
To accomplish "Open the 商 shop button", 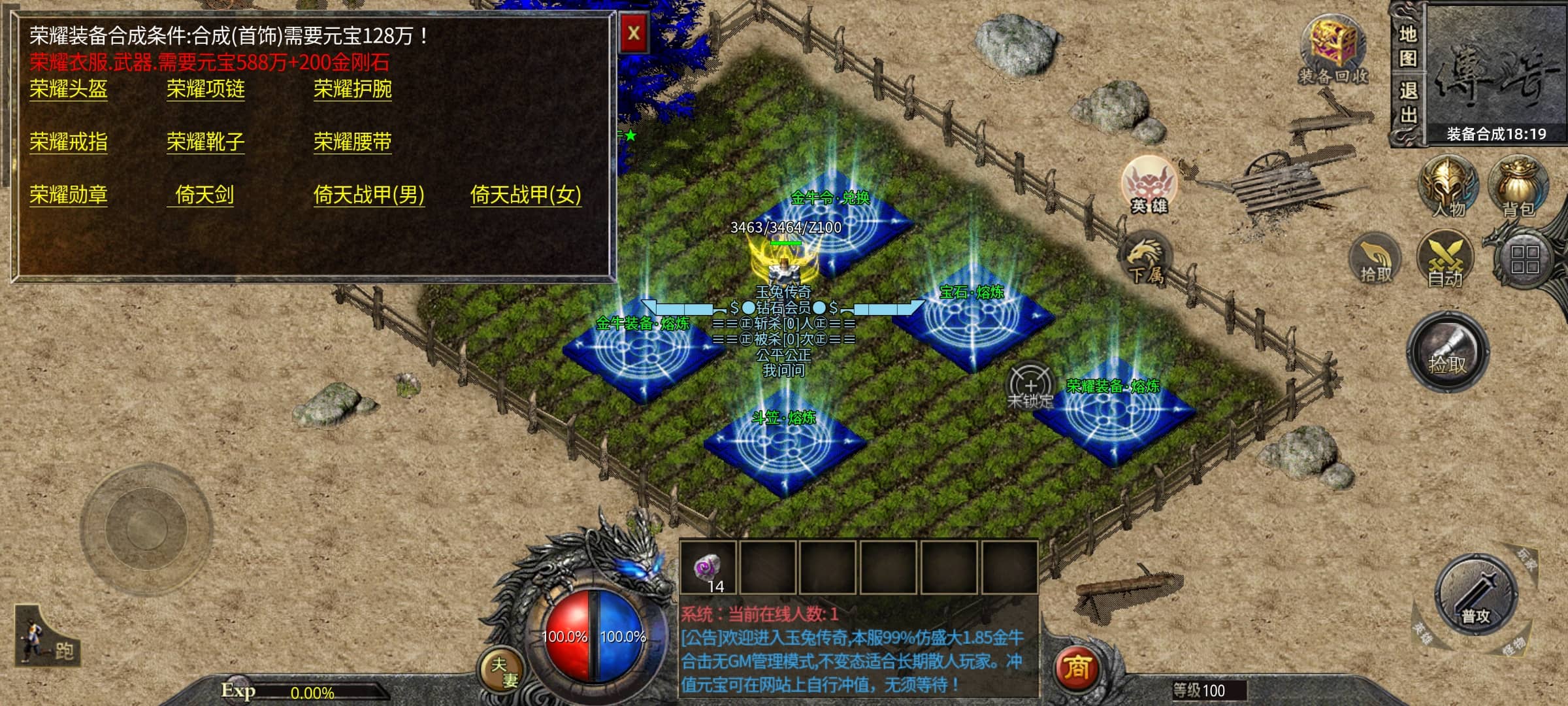I will point(1076,668).
